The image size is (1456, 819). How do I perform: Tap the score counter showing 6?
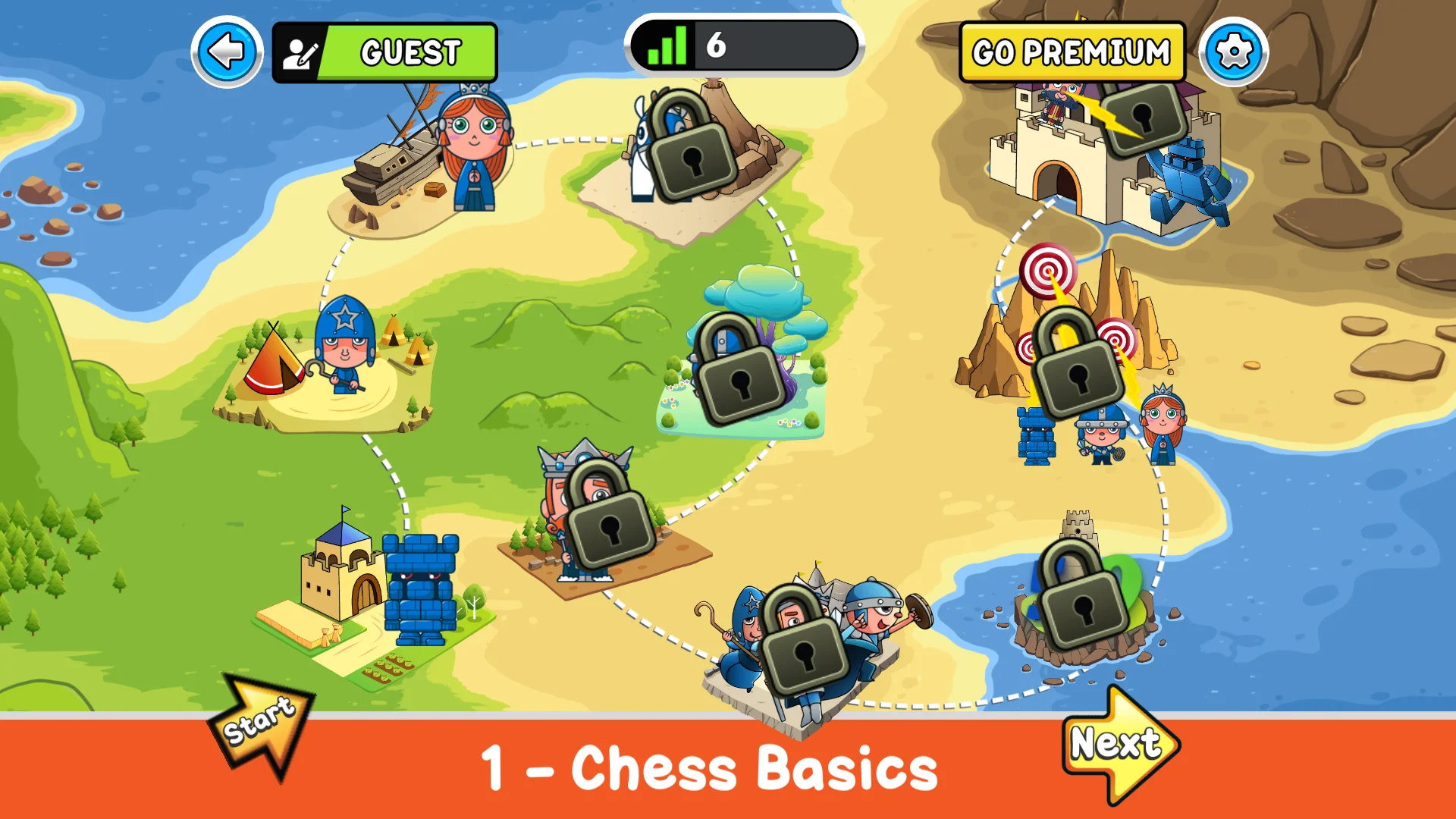(x=717, y=47)
